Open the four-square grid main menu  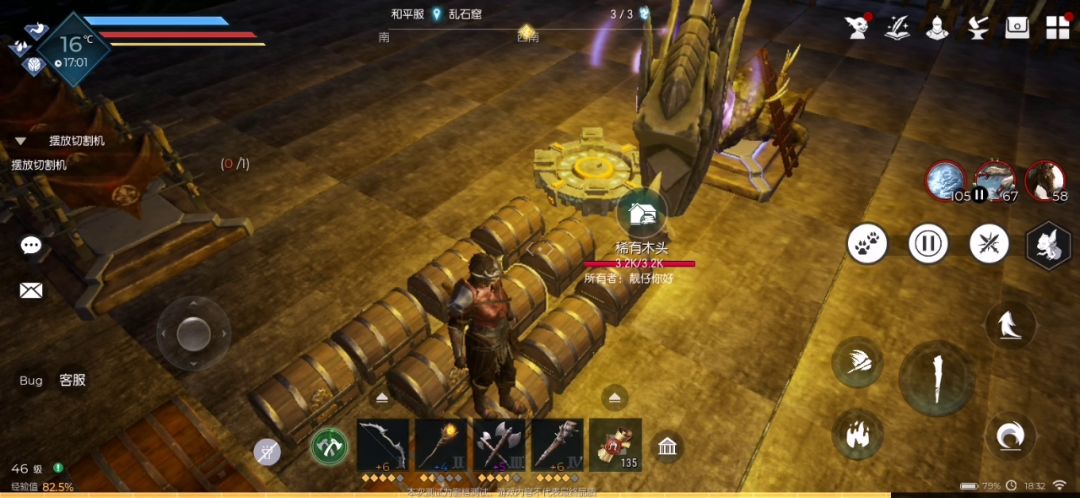1057,27
